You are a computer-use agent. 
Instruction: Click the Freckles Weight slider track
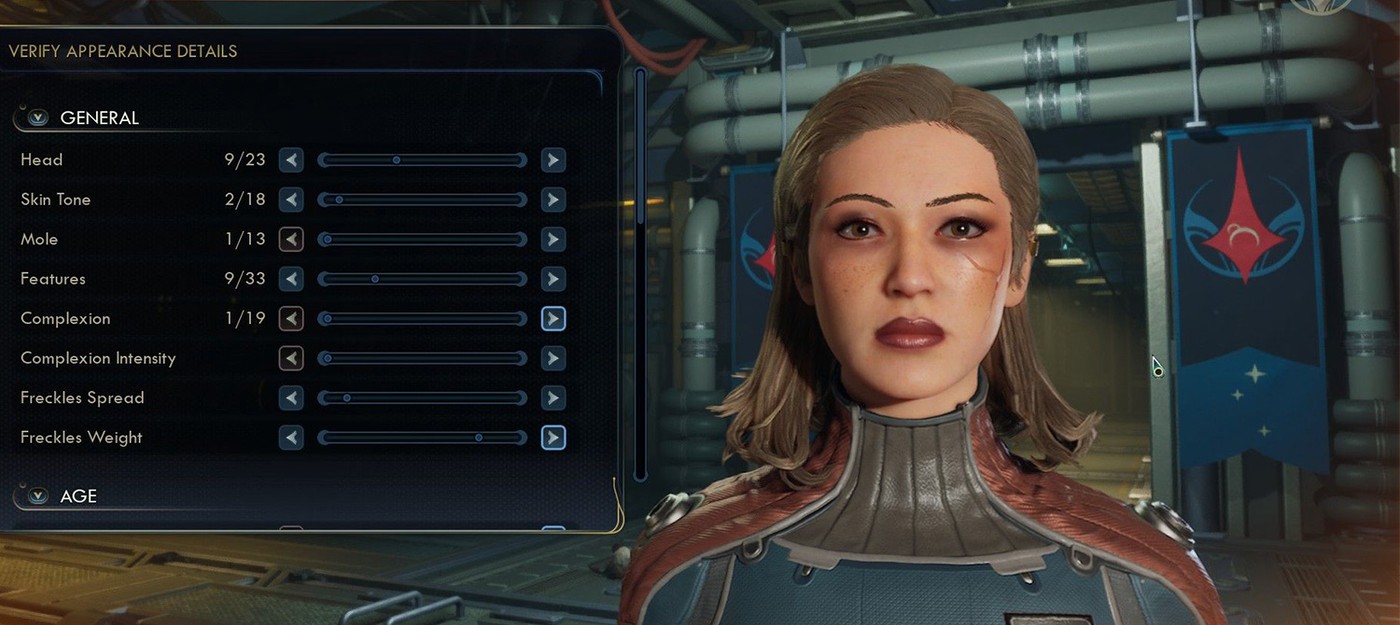422,438
